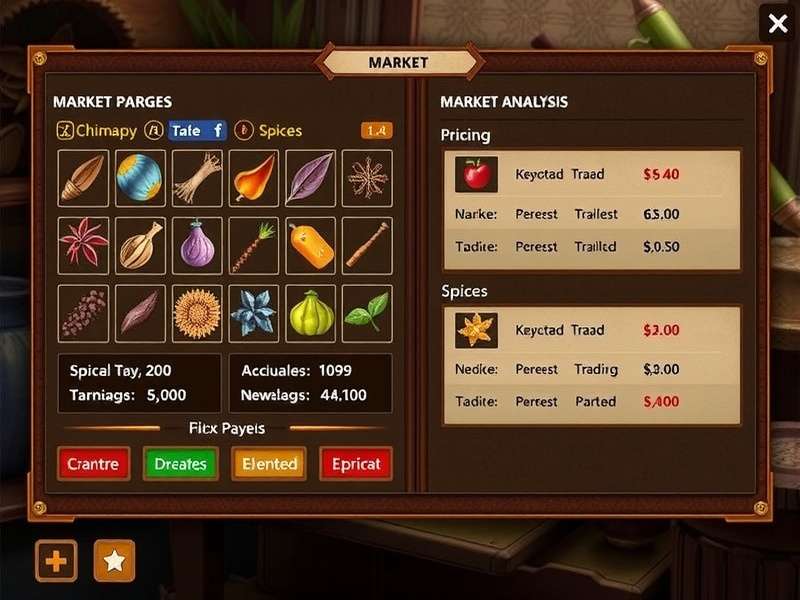Open favorites with the star button
The height and width of the screenshot is (600, 800).
114,561
